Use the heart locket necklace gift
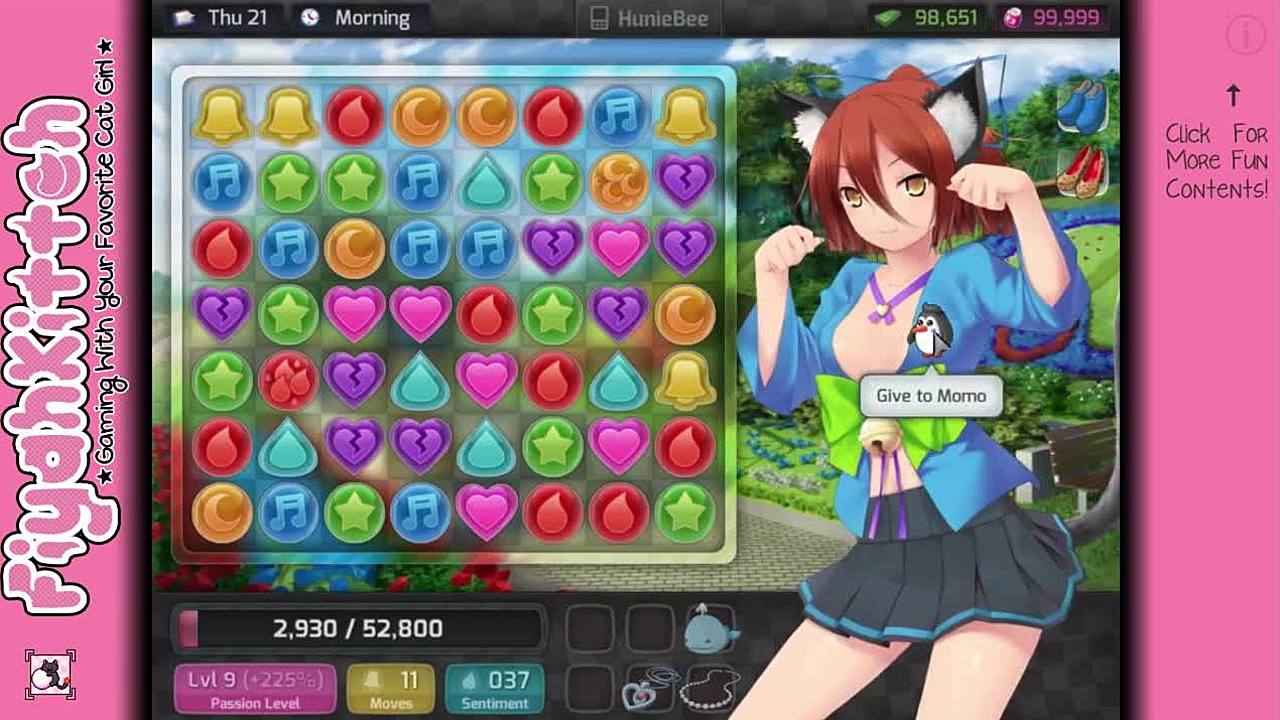1280x720 pixels. [x=649, y=689]
